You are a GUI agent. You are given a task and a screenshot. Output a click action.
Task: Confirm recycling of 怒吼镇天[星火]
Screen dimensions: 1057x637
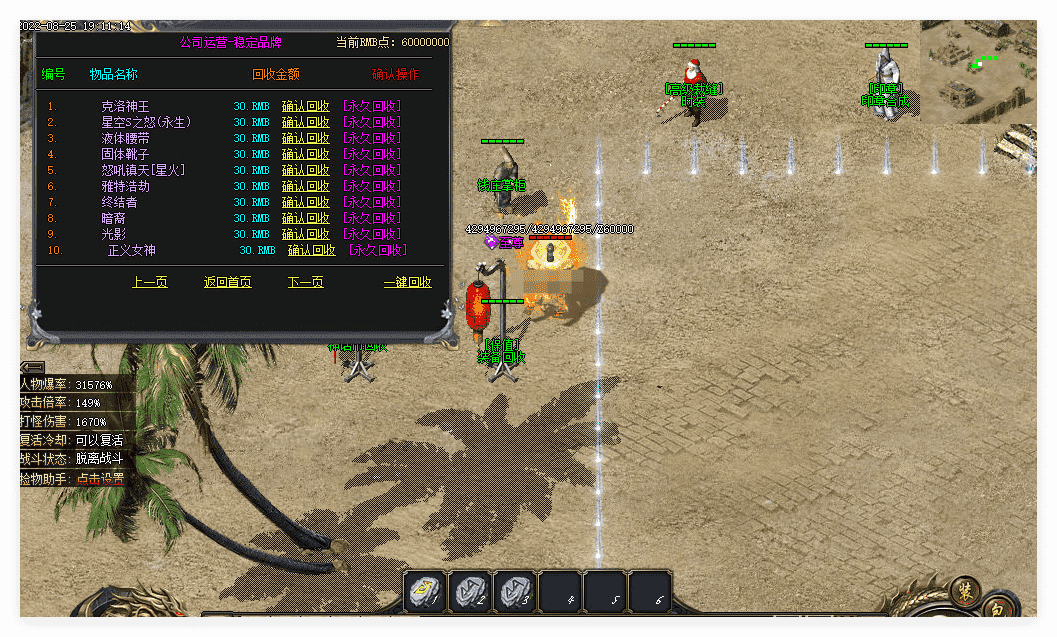tap(305, 170)
